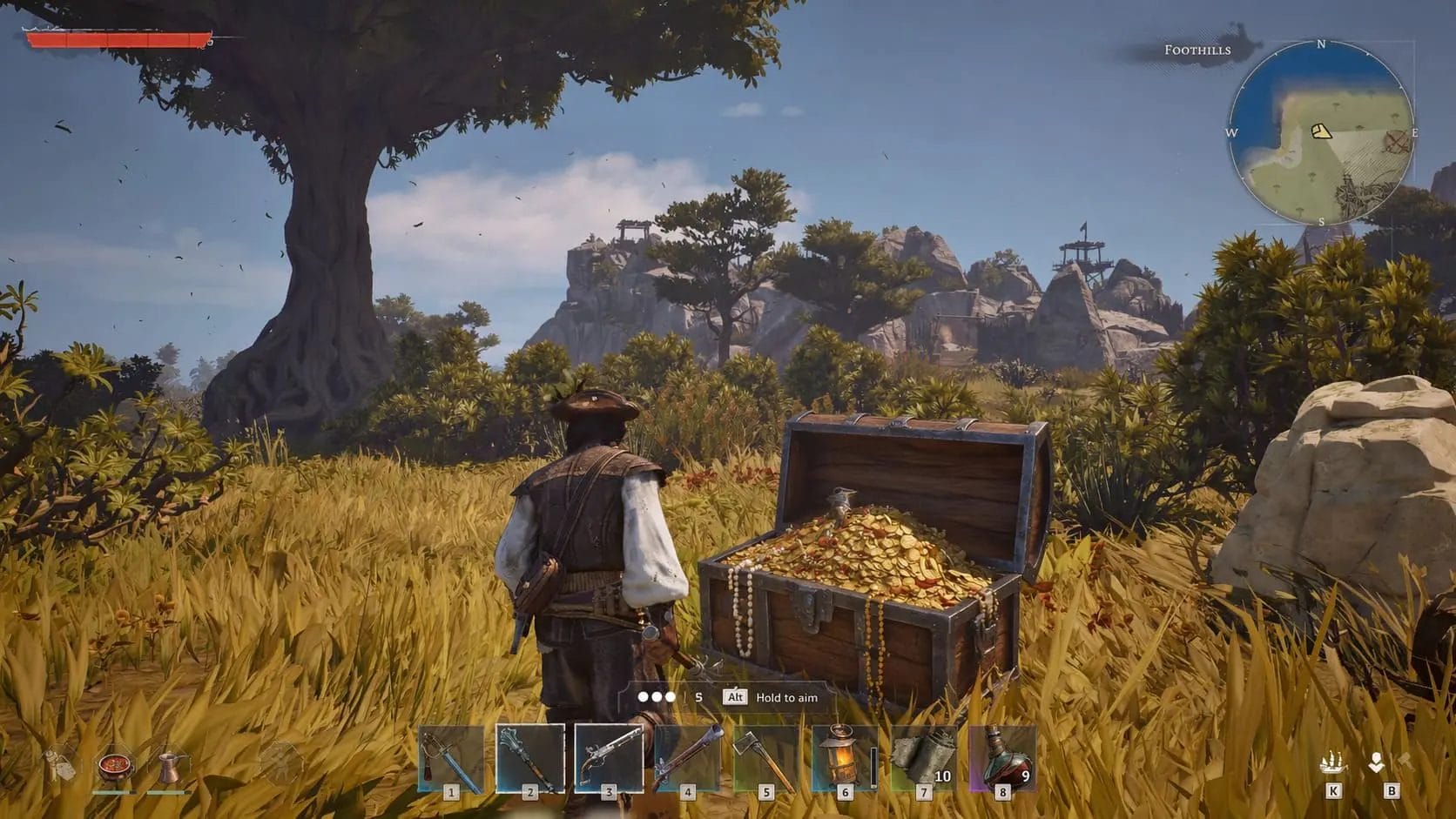Open the circular minimap

click(x=1321, y=132)
